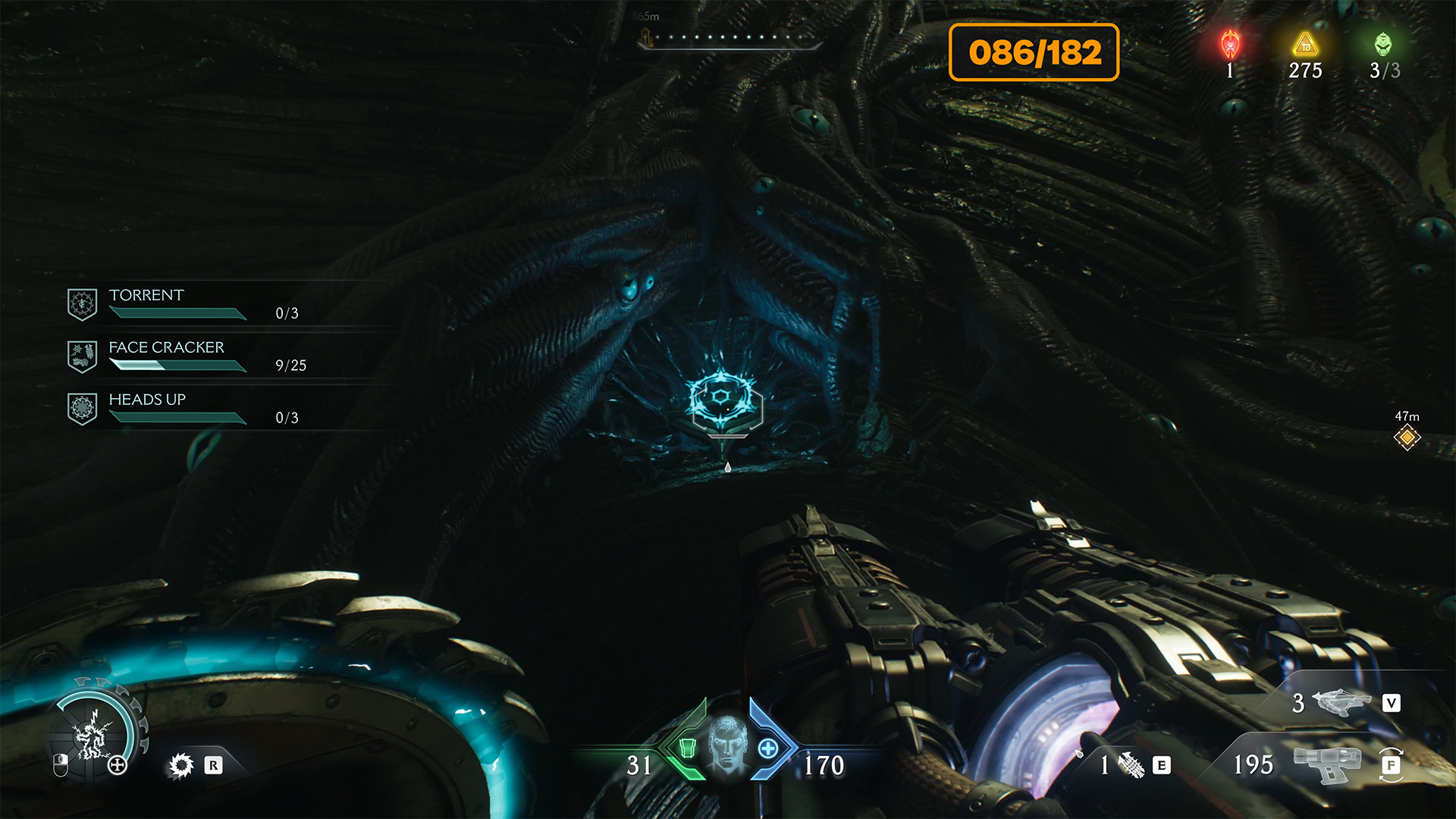Click the blue health cross icon

click(x=768, y=748)
